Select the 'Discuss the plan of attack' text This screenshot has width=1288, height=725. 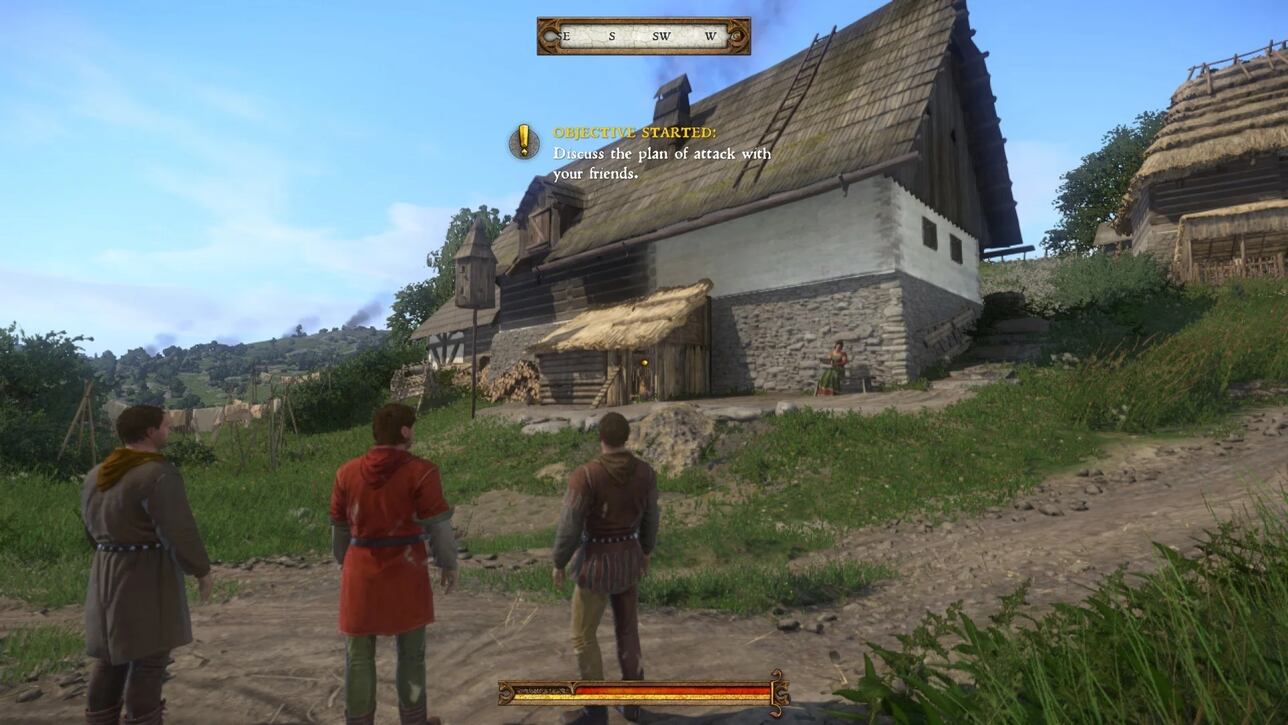tap(662, 155)
